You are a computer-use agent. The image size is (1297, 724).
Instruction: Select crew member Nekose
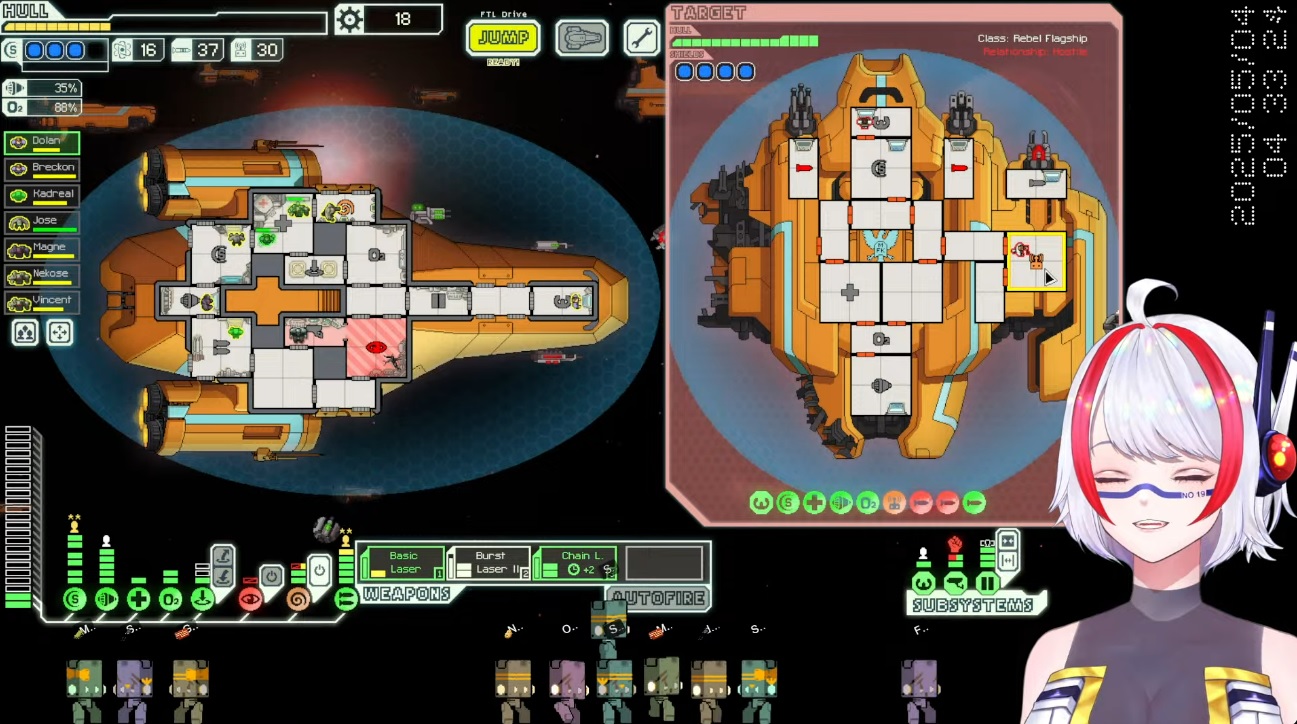42,274
